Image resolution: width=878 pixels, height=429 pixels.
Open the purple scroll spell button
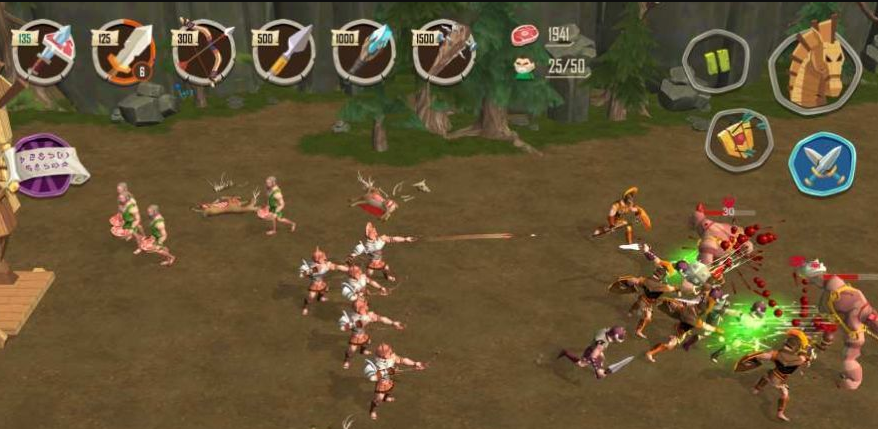click(x=44, y=166)
